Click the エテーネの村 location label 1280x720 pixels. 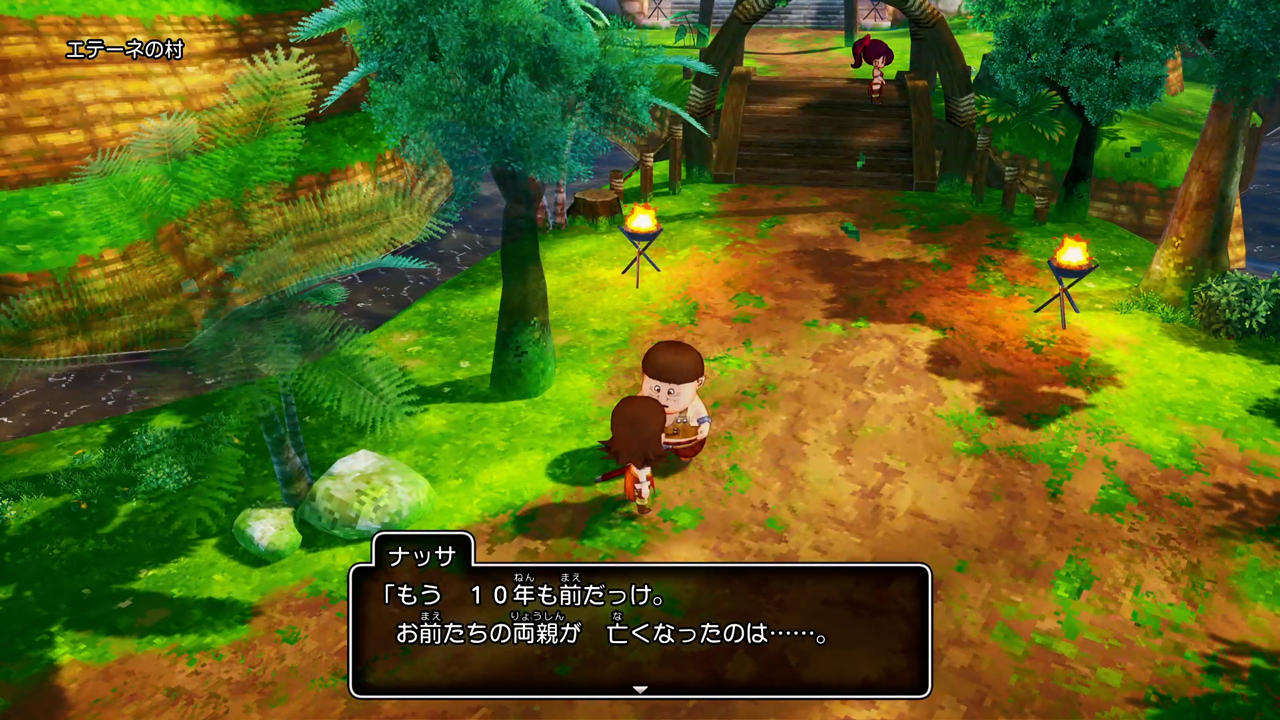click(124, 47)
